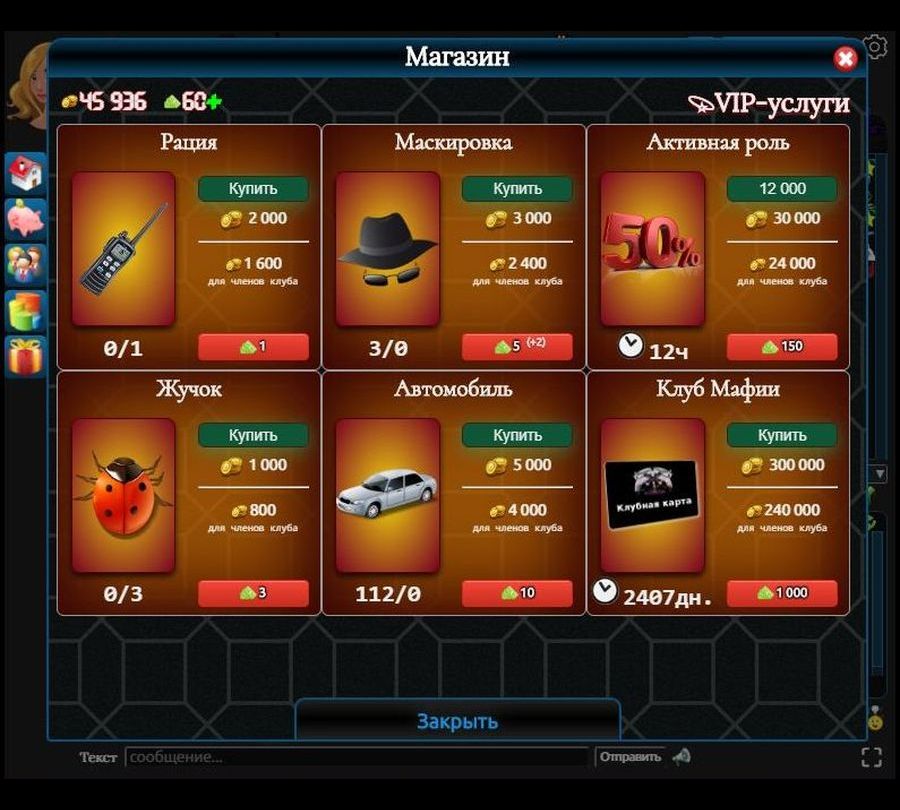Open the piggy bank sidebar icon
This screenshot has height=810, width=900.
click(x=25, y=218)
